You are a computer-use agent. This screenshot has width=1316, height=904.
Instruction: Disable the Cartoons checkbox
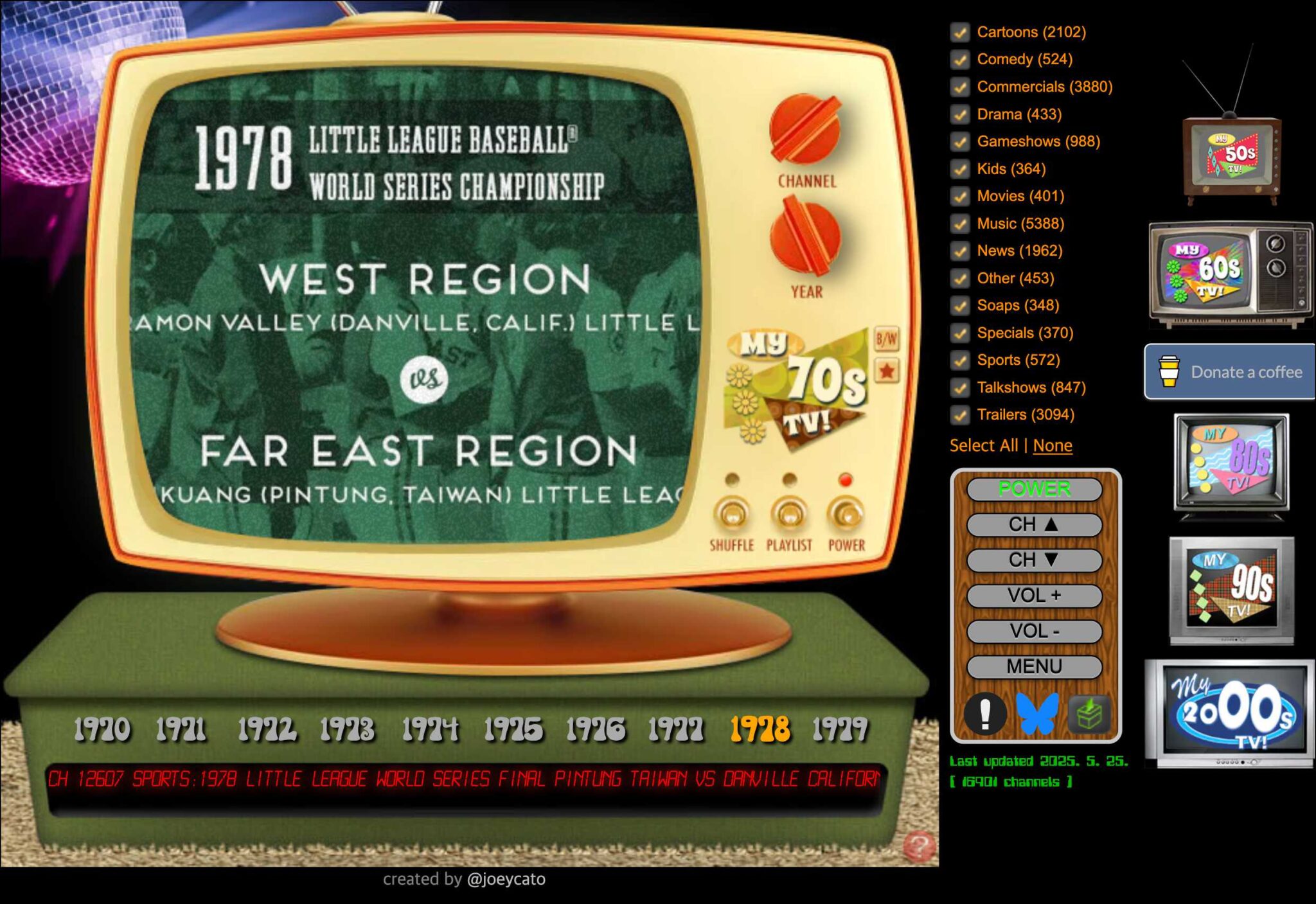click(959, 32)
